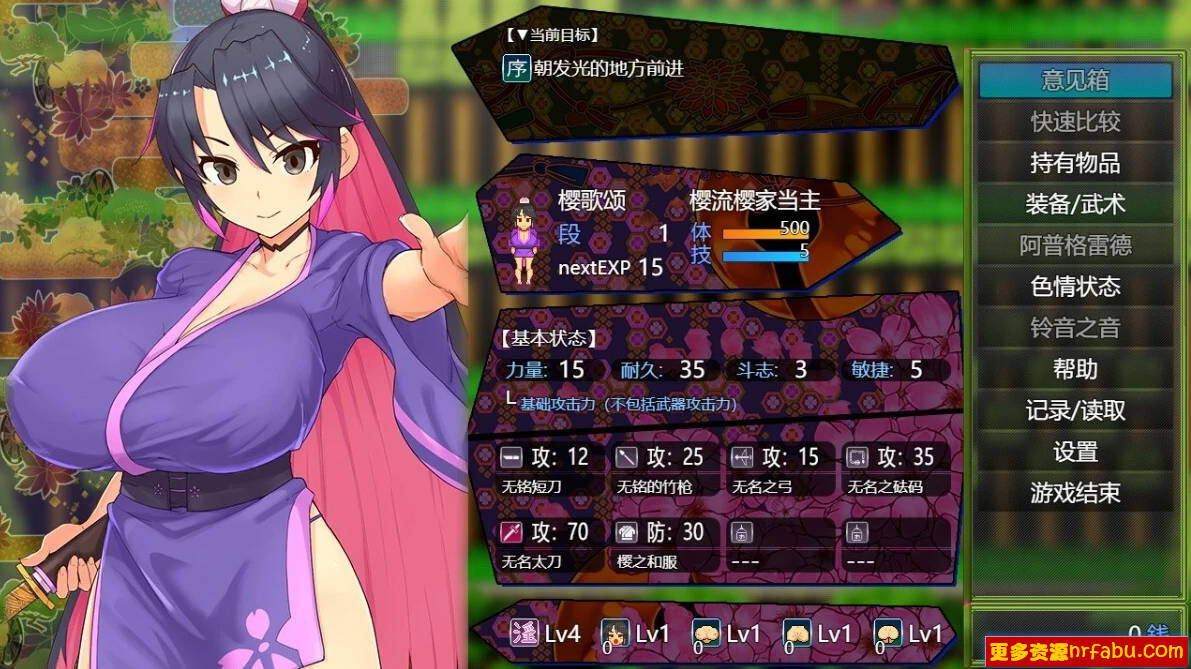The width and height of the screenshot is (1191, 669).
Task: Select 铃音之音 menu entry
Action: tap(1075, 328)
